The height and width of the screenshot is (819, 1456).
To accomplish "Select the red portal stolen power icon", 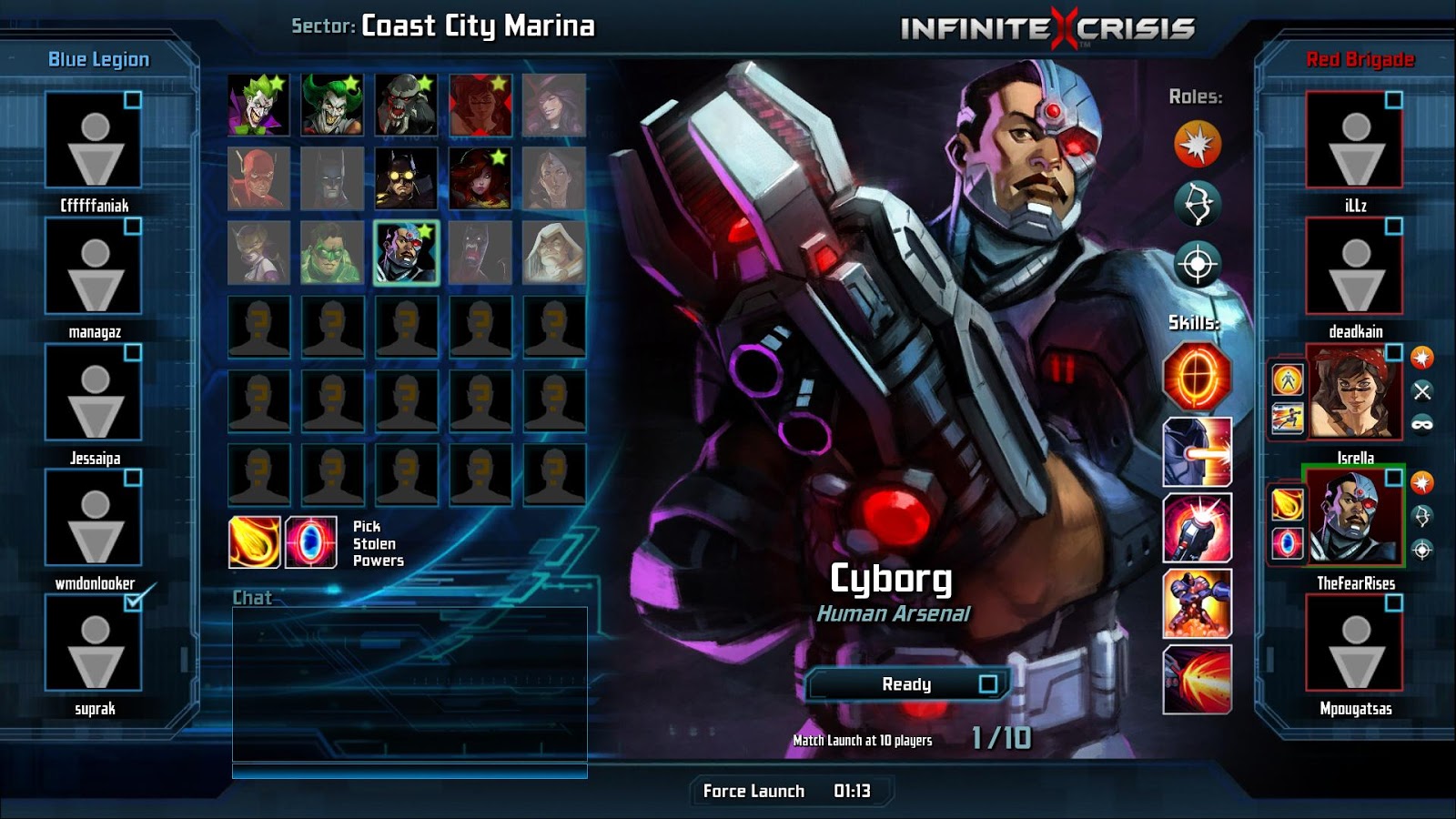I will click(310, 542).
